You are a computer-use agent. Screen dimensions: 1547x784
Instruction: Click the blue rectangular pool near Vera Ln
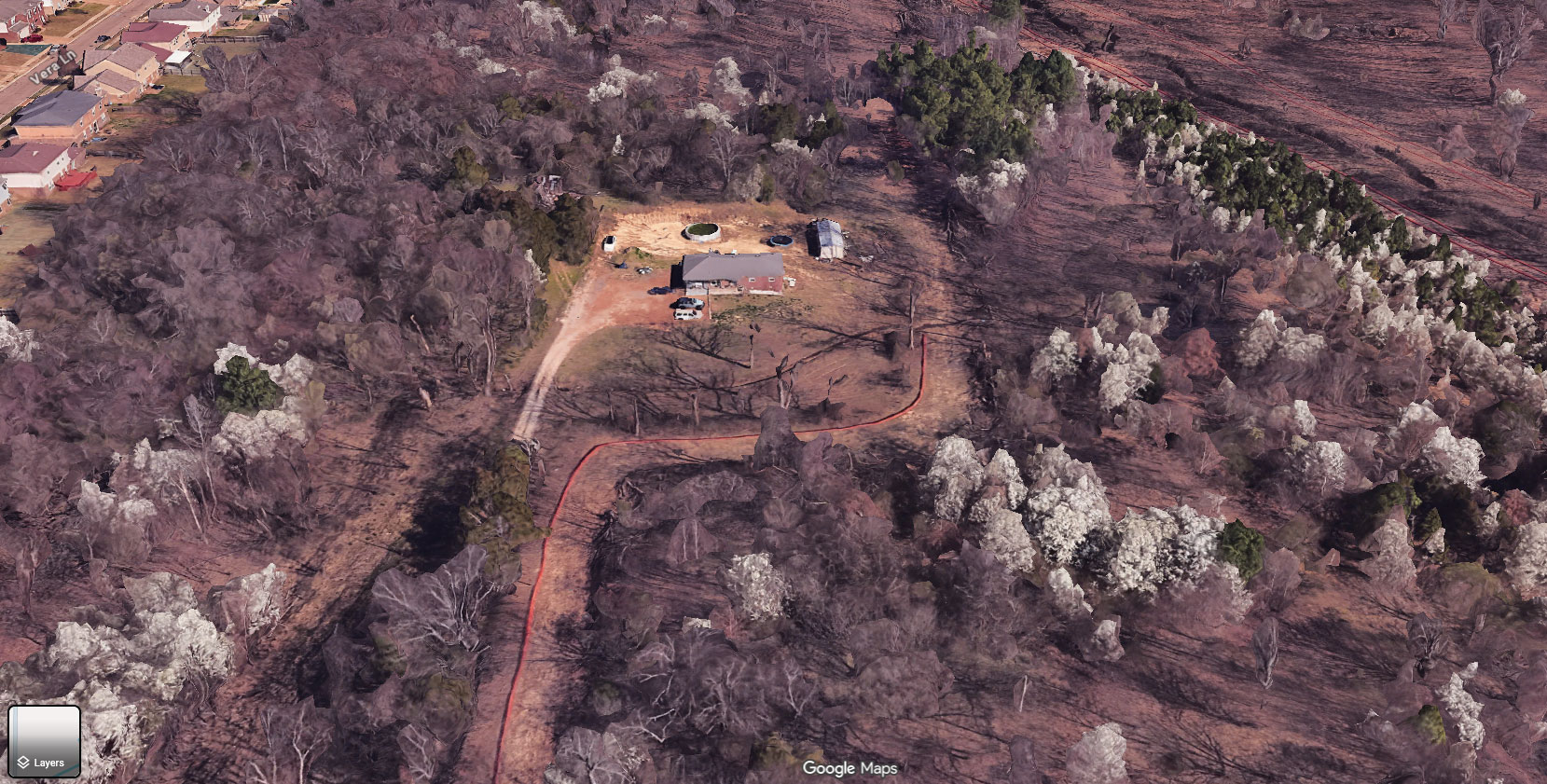23,49
